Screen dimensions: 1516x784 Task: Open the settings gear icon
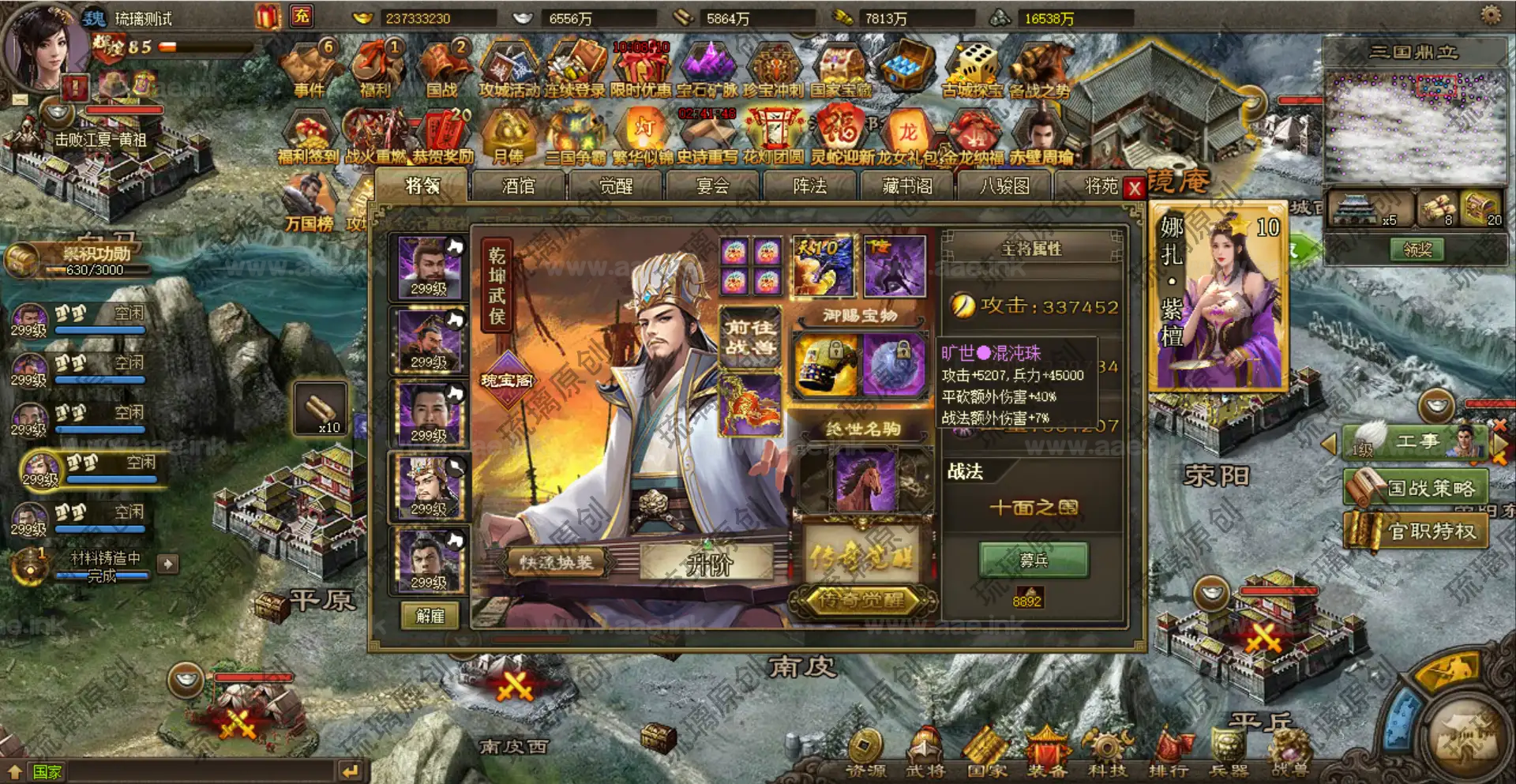1490,15
